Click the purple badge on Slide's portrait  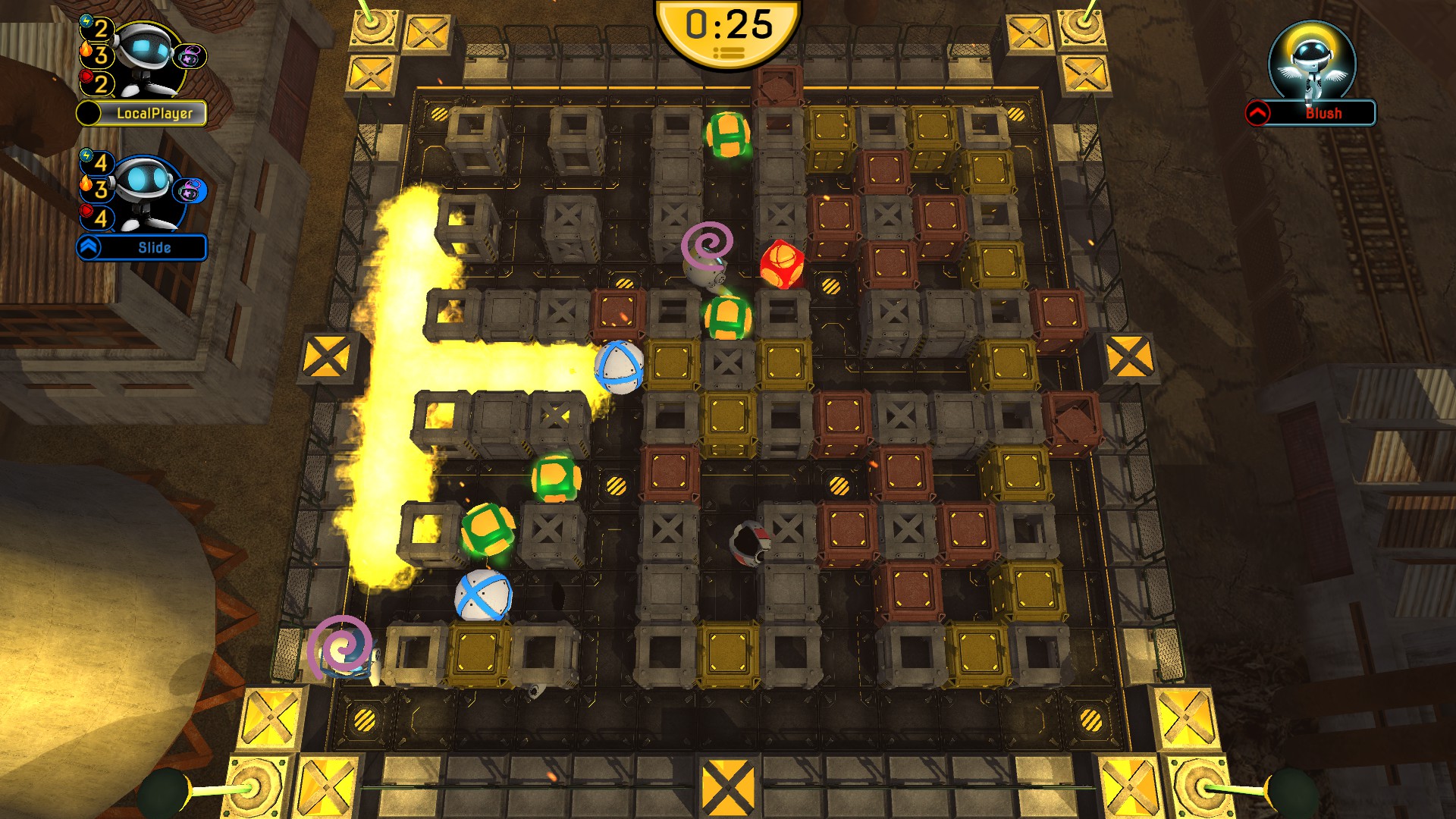[x=190, y=190]
